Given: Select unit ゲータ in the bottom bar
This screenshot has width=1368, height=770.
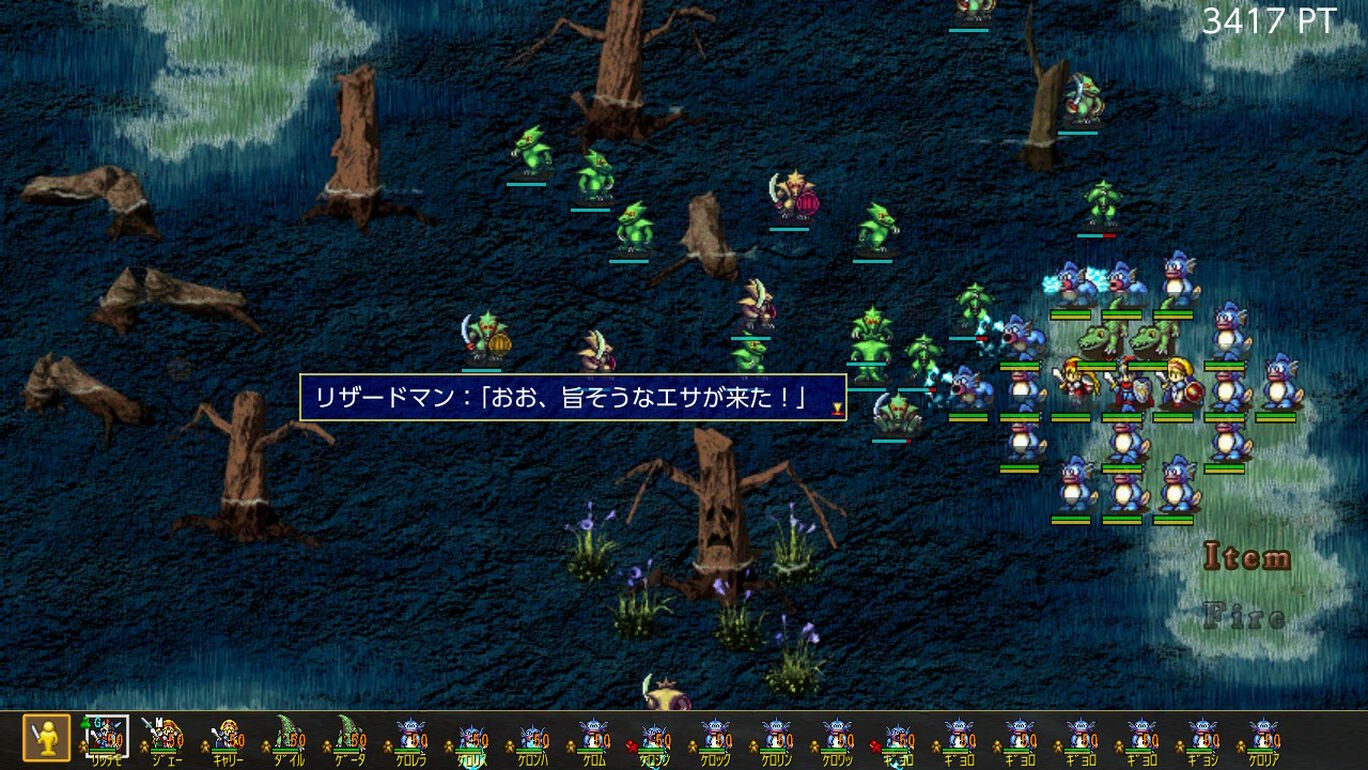Looking at the screenshot, I should pyautogui.click(x=348, y=740).
